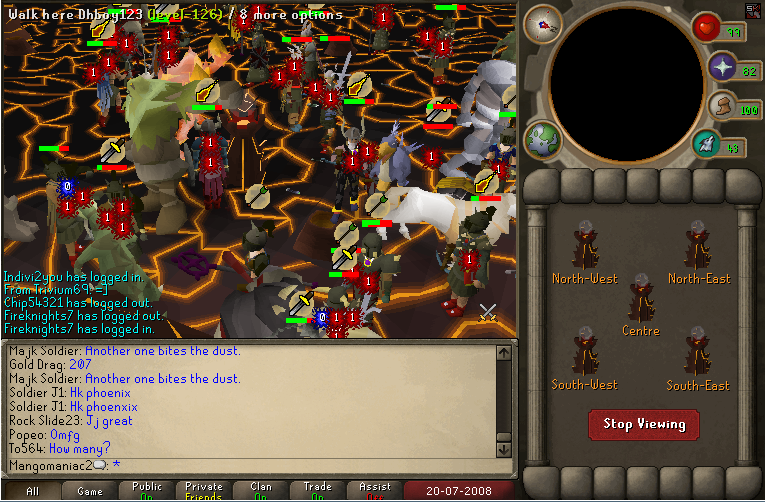Open the world map globe
765x502 pixels.
544,139
